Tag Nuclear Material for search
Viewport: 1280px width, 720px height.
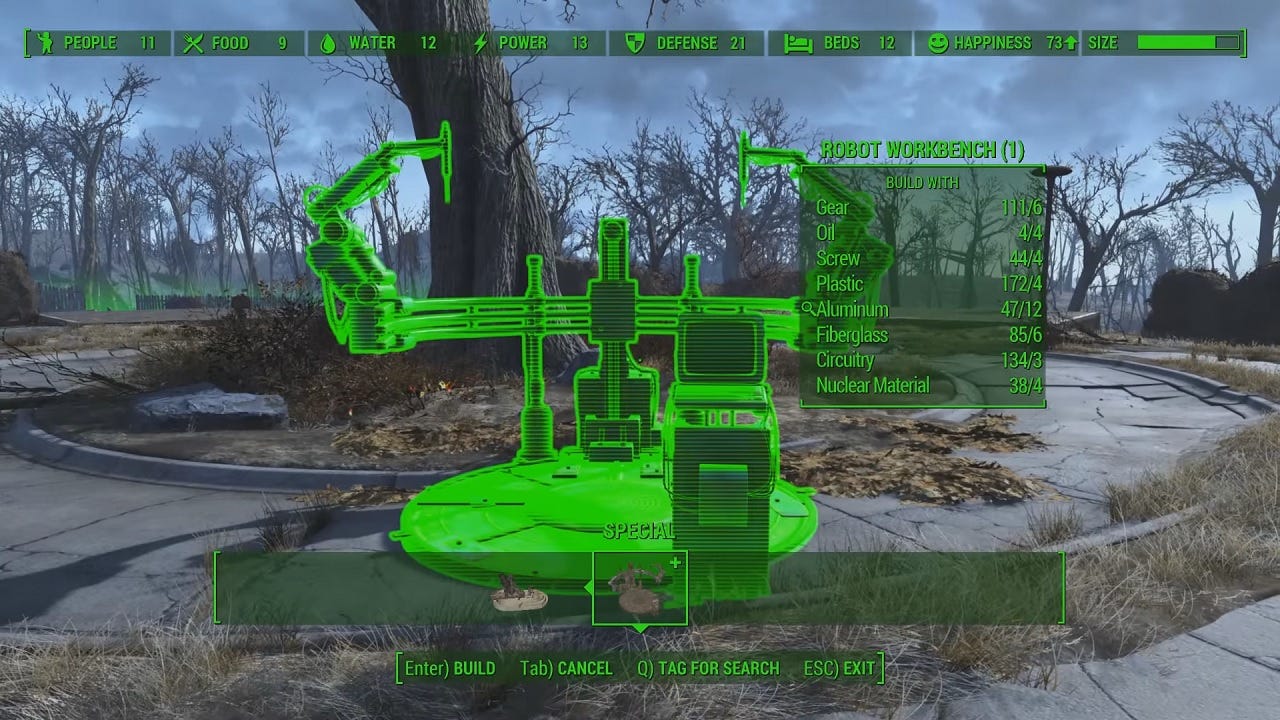coord(874,385)
